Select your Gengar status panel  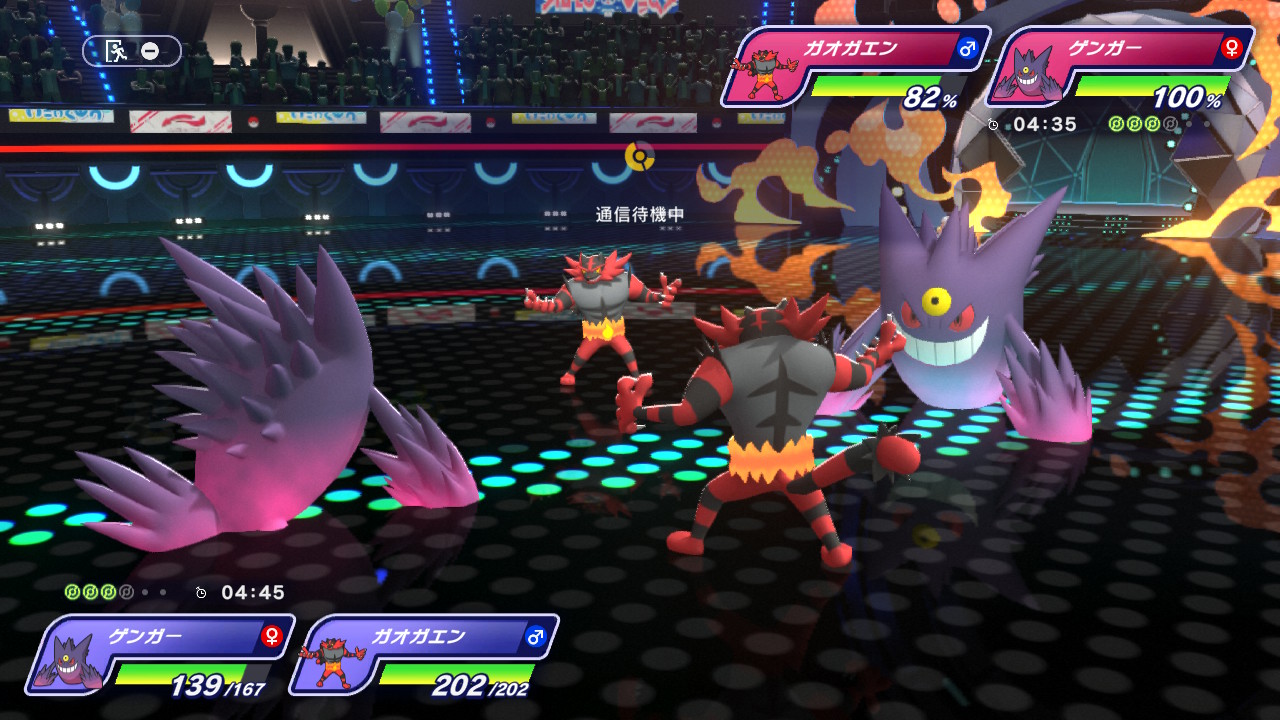pos(162,655)
